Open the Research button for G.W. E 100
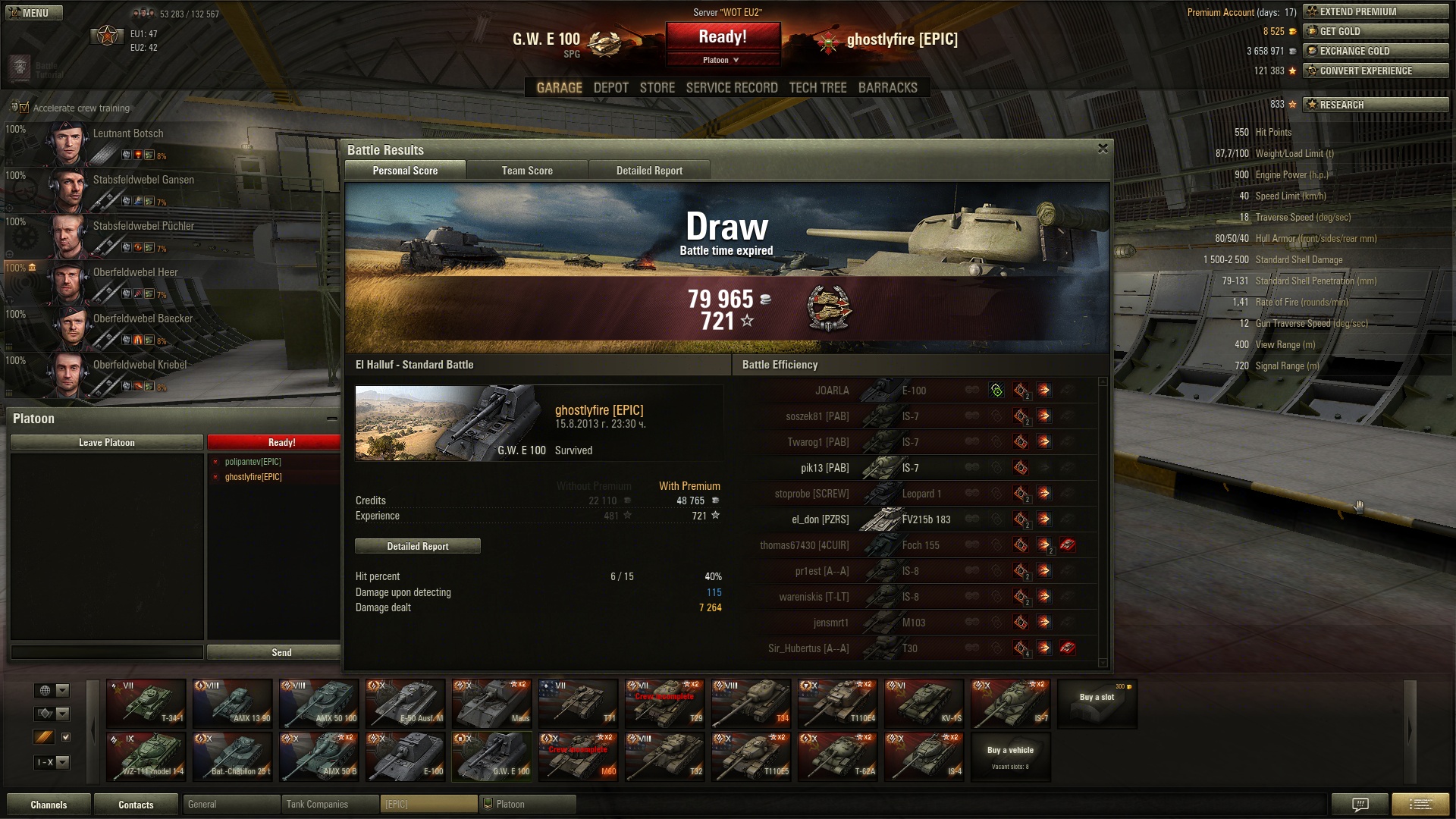The height and width of the screenshot is (819, 1456). [1375, 105]
